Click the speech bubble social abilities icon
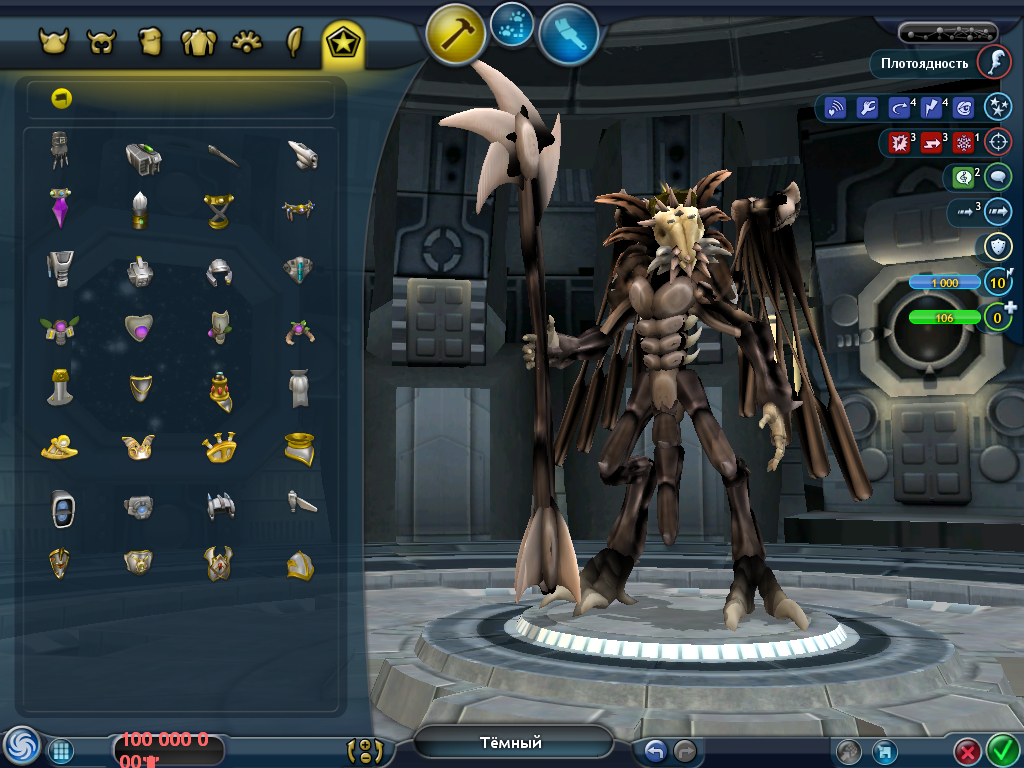 coord(997,177)
